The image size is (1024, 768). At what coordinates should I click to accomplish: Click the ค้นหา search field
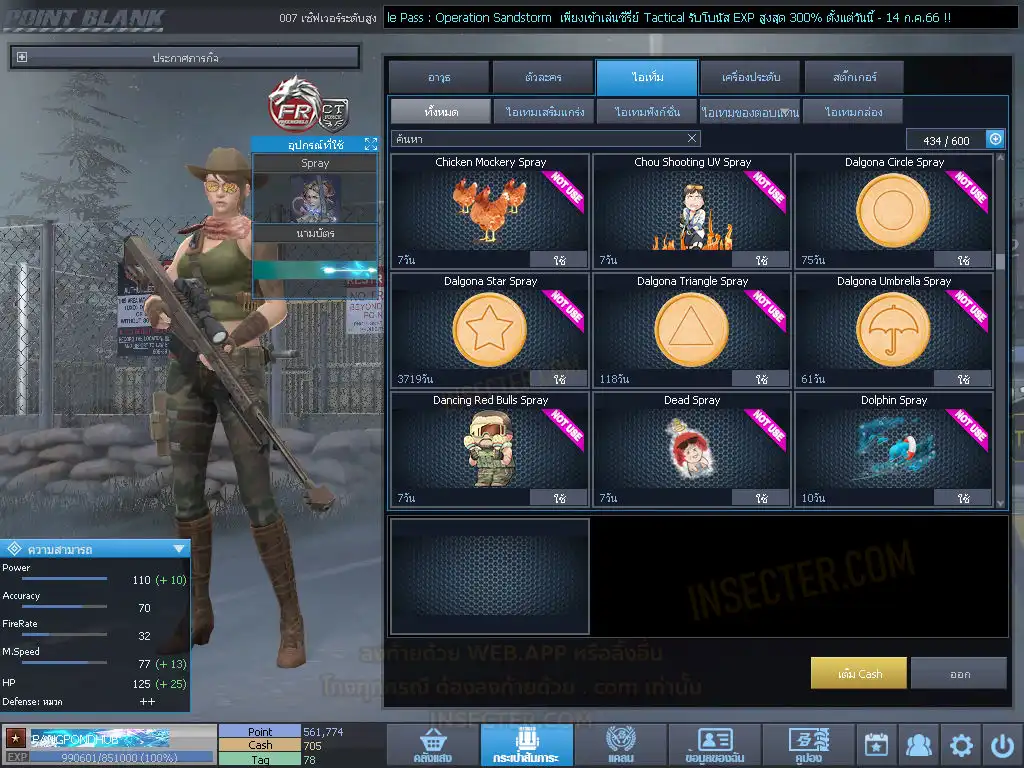click(540, 139)
